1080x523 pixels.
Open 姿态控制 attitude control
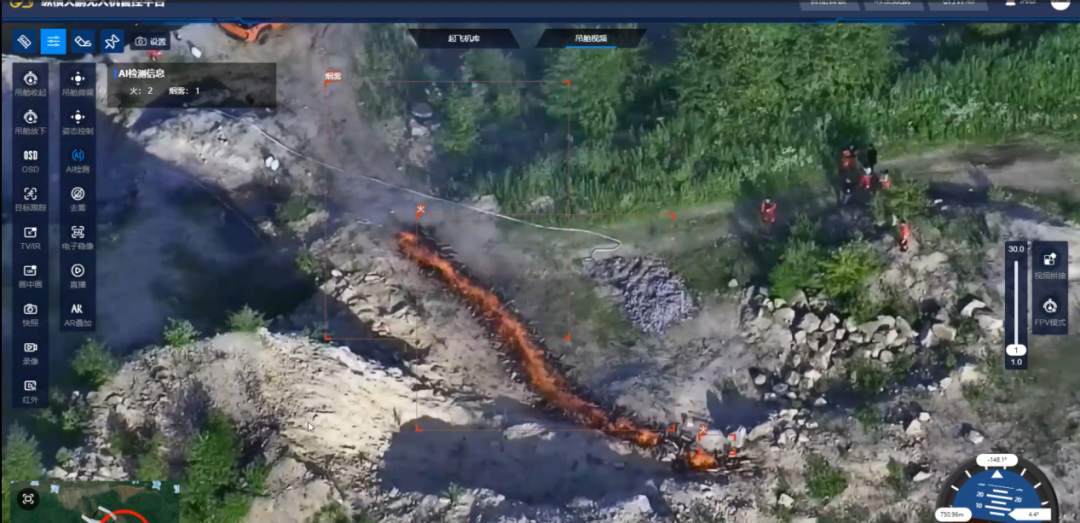[78, 121]
